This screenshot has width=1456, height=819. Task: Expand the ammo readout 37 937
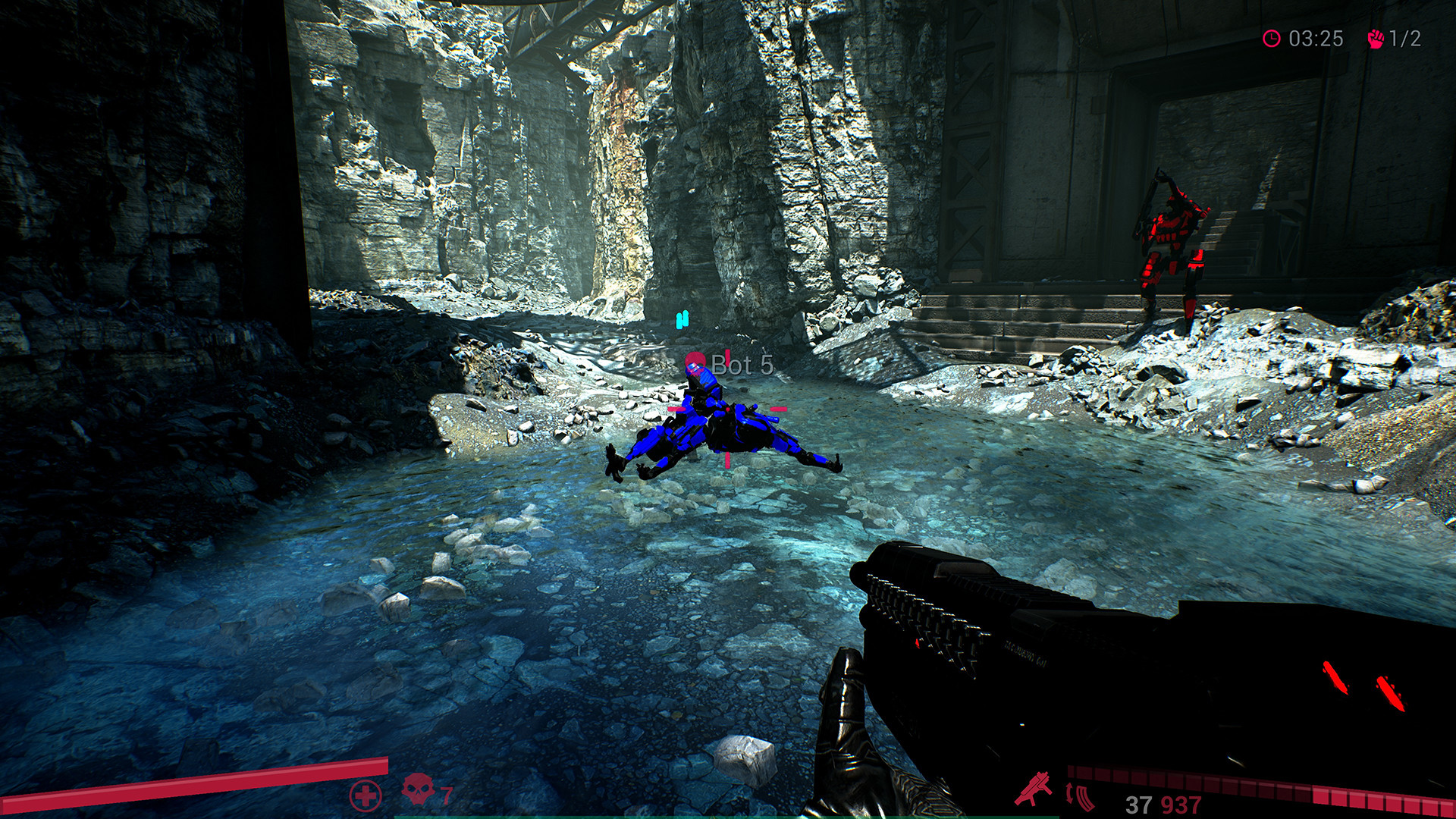click(1159, 802)
